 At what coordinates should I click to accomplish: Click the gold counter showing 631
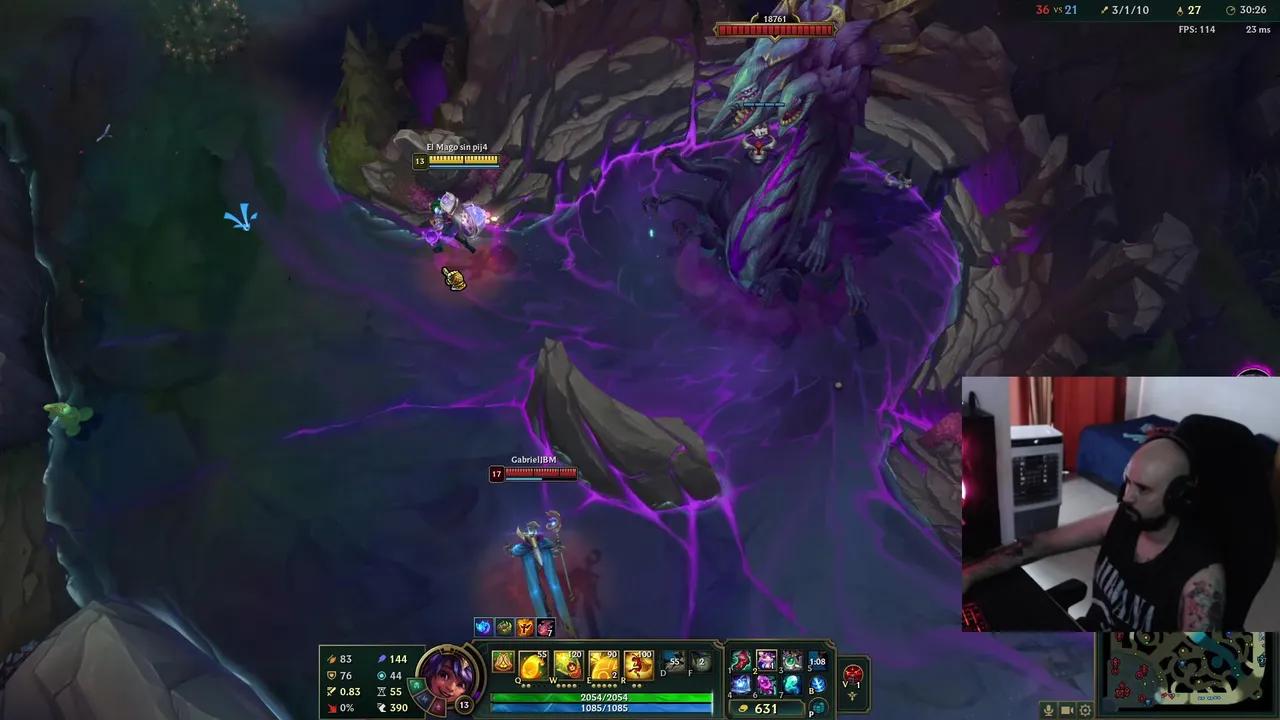(765, 708)
